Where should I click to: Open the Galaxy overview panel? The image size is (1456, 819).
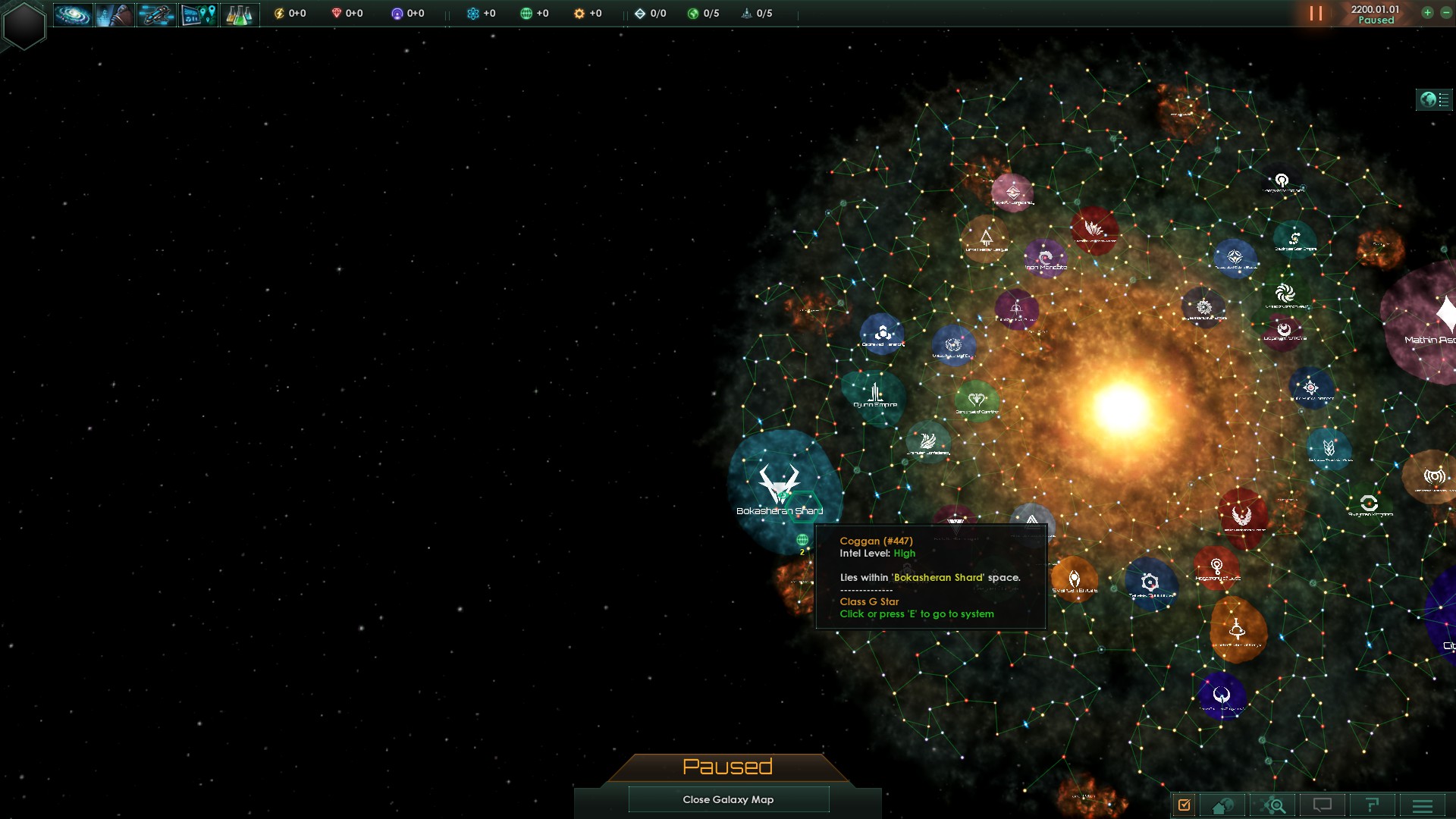click(x=73, y=14)
